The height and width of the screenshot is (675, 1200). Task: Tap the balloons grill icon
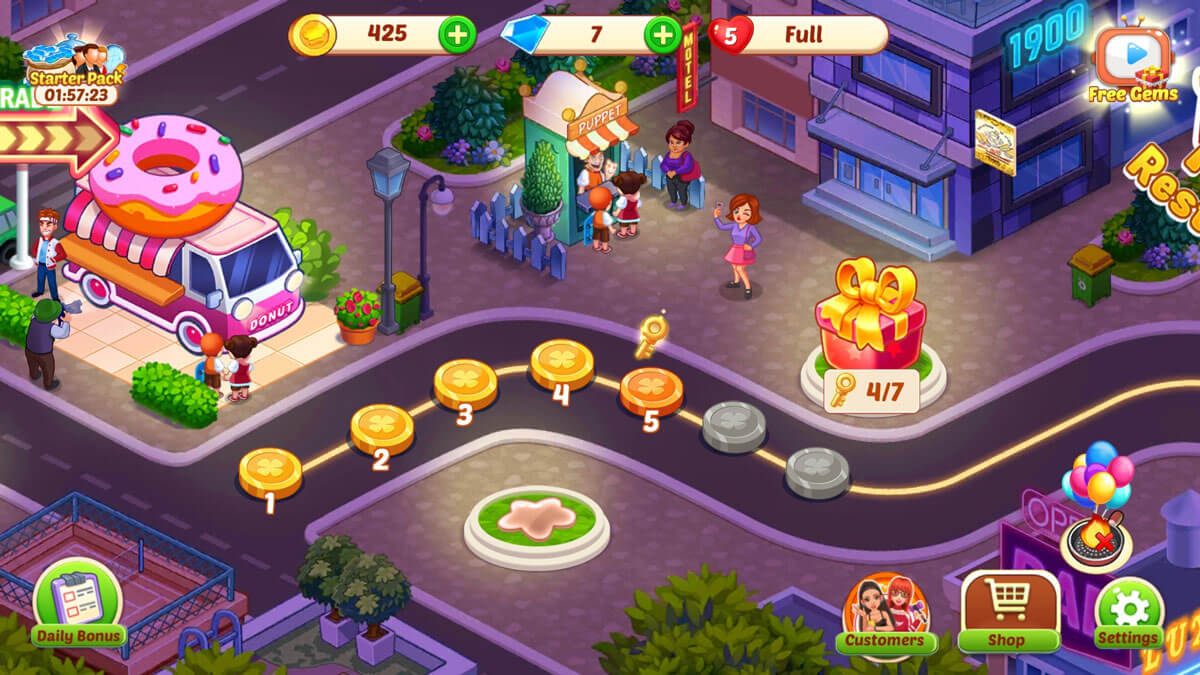pos(1097,510)
